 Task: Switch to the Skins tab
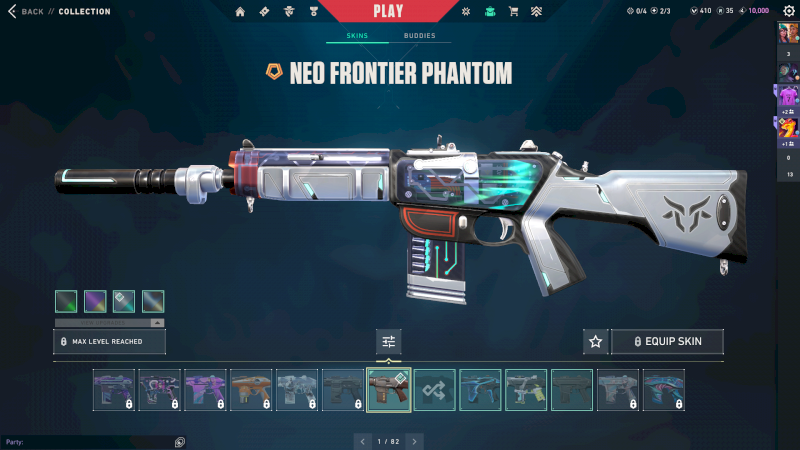coord(357,36)
